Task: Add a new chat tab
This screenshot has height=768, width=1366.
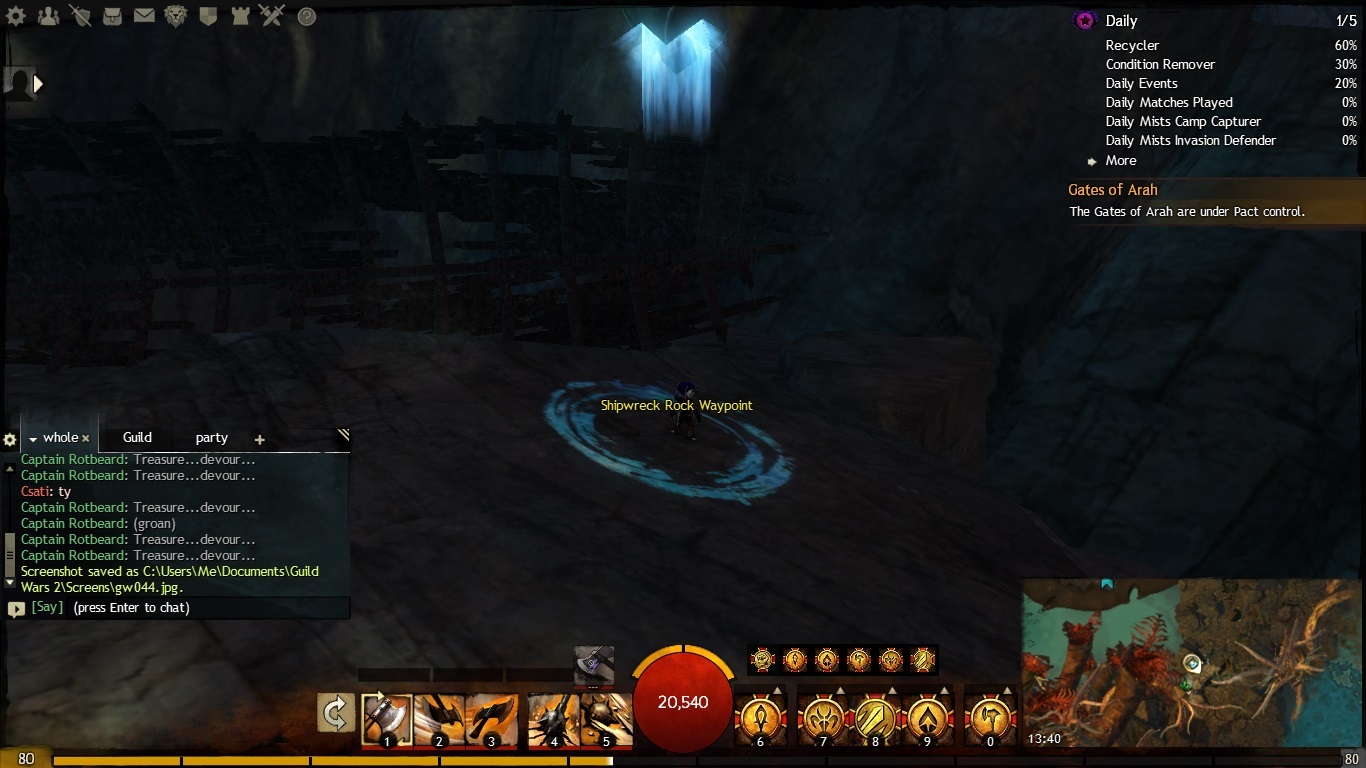Action: pyautogui.click(x=260, y=439)
